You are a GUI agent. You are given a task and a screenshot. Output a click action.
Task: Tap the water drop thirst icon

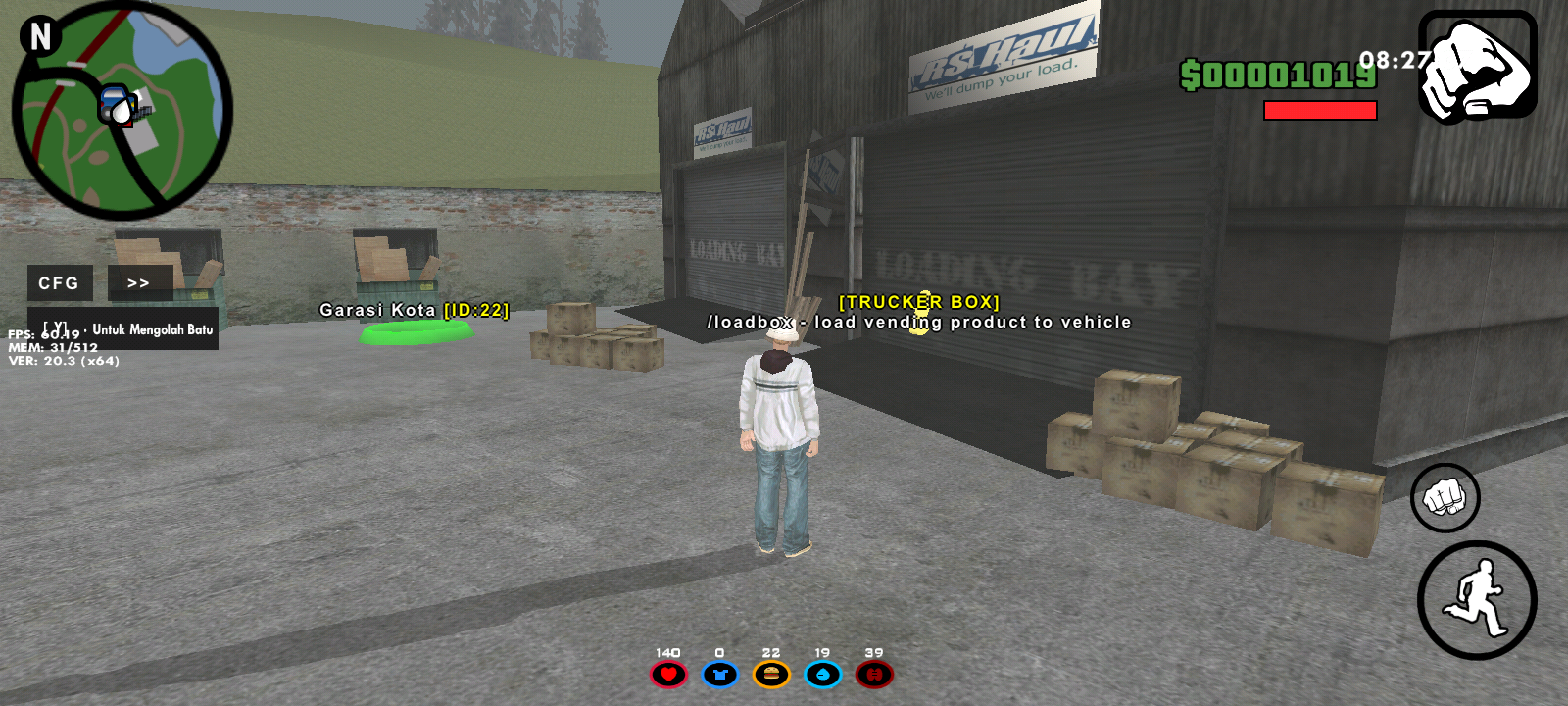pyautogui.click(x=822, y=675)
